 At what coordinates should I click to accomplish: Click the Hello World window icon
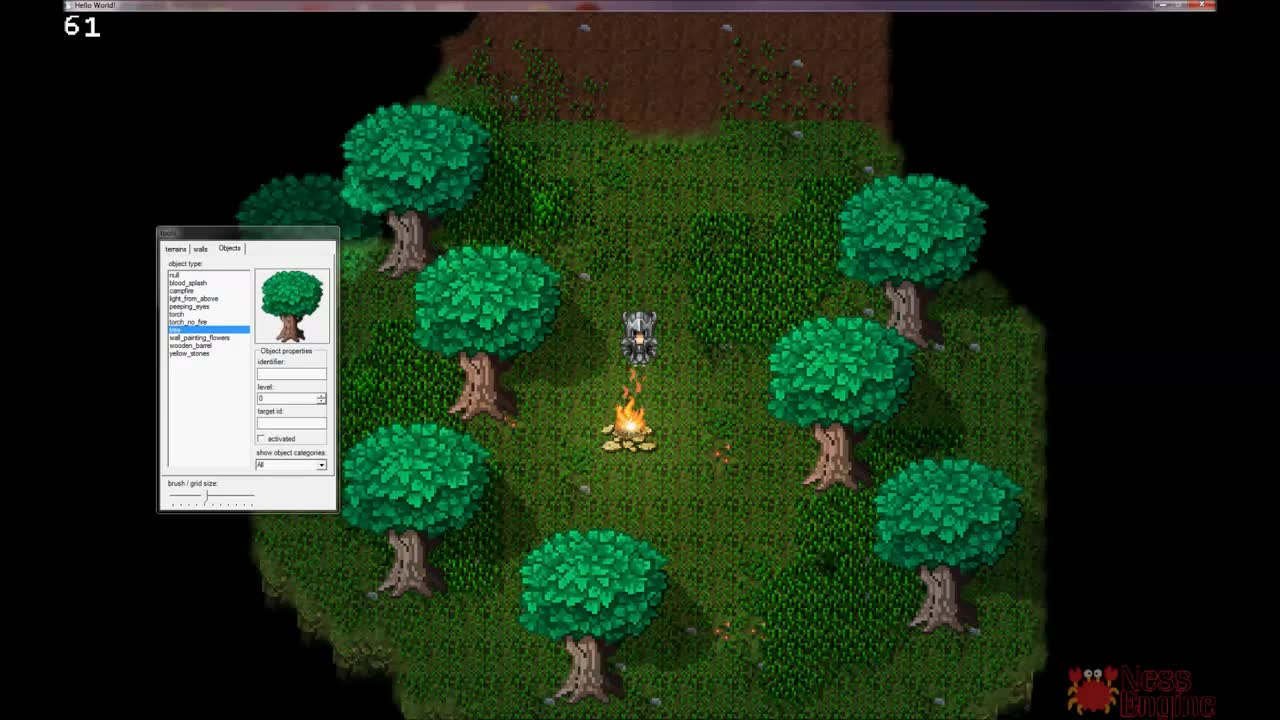[68, 5]
